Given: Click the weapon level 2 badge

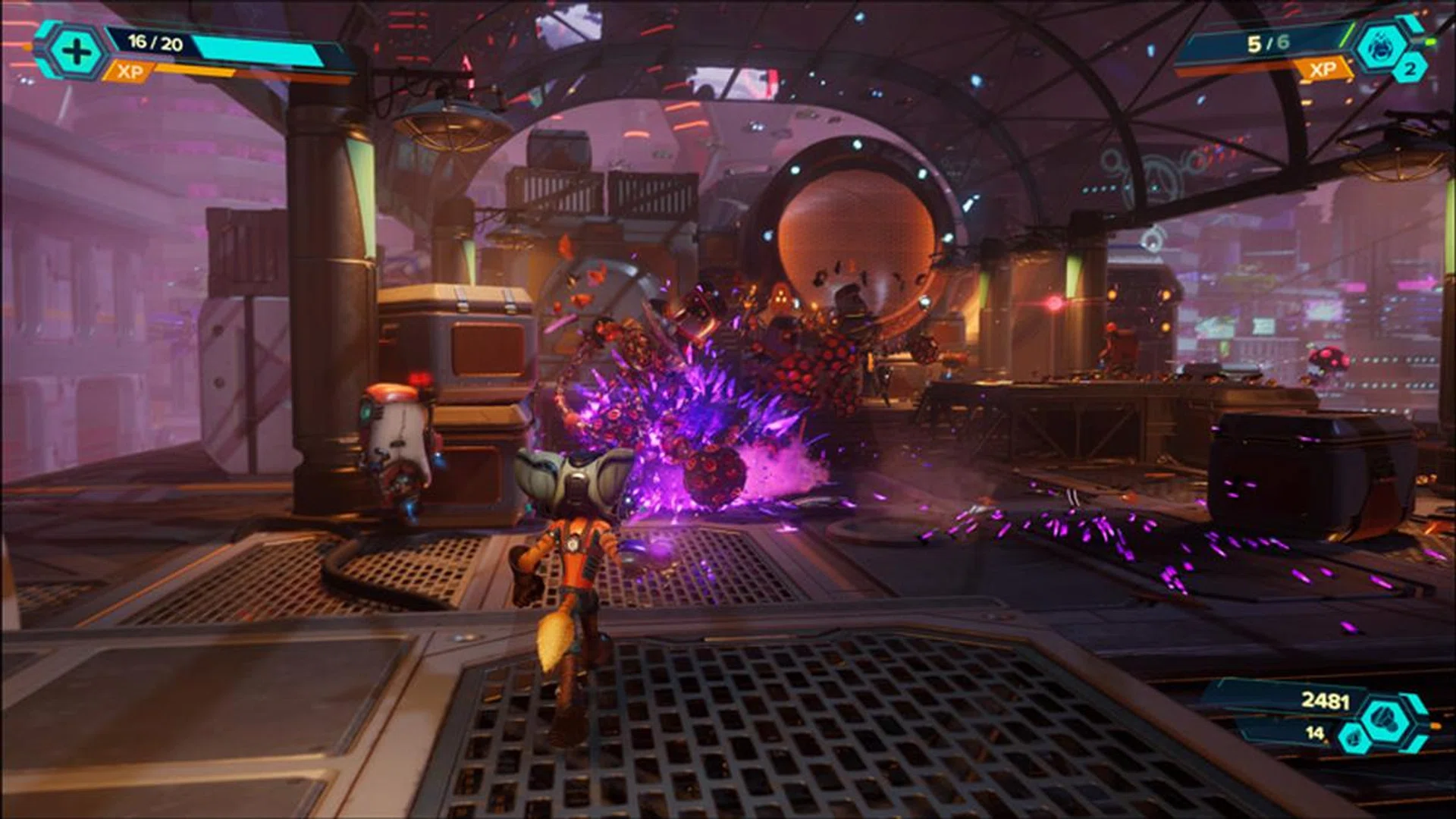Looking at the screenshot, I should tap(1410, 70).
